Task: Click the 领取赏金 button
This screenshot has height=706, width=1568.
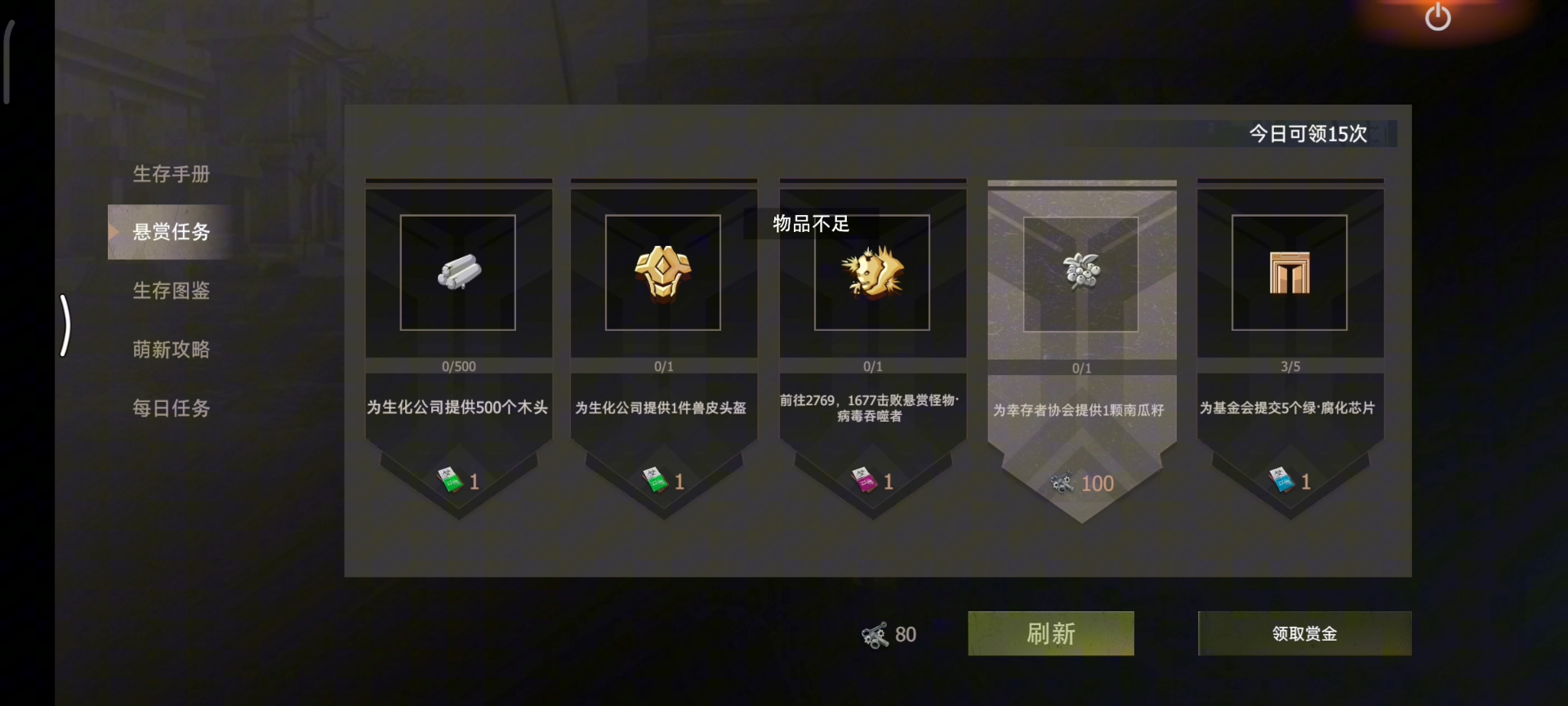Action: pyautogui.click(x=1303, y=633)
